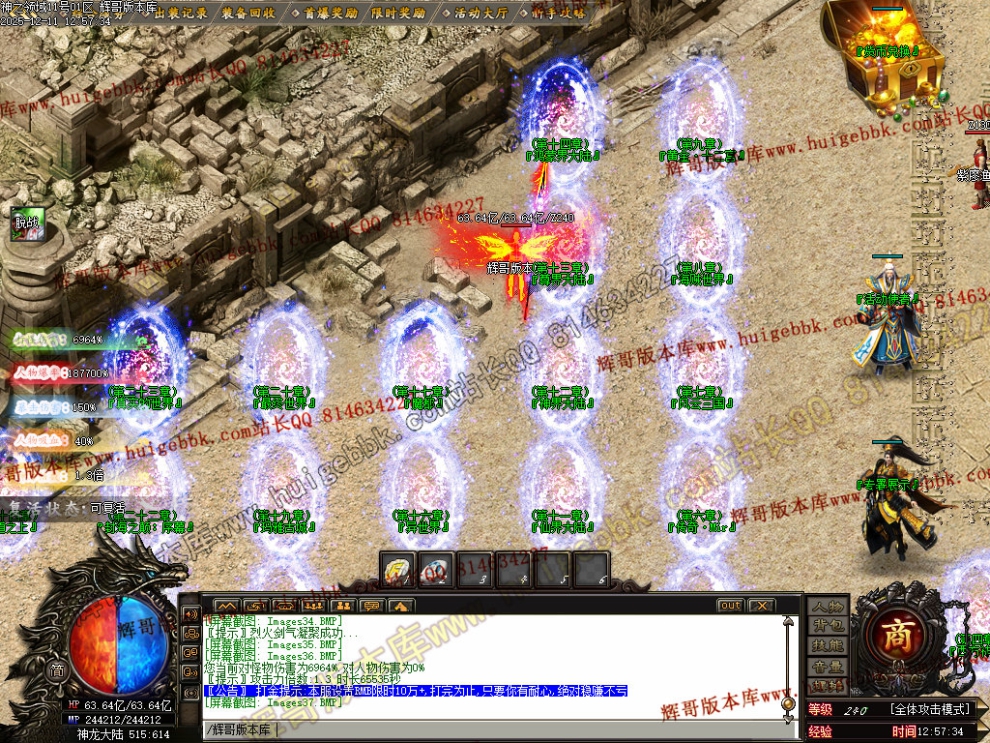
Task: Toggle the 全体攻击模式 attack mode
Action: pyautogui.click(x=931, y=709)
